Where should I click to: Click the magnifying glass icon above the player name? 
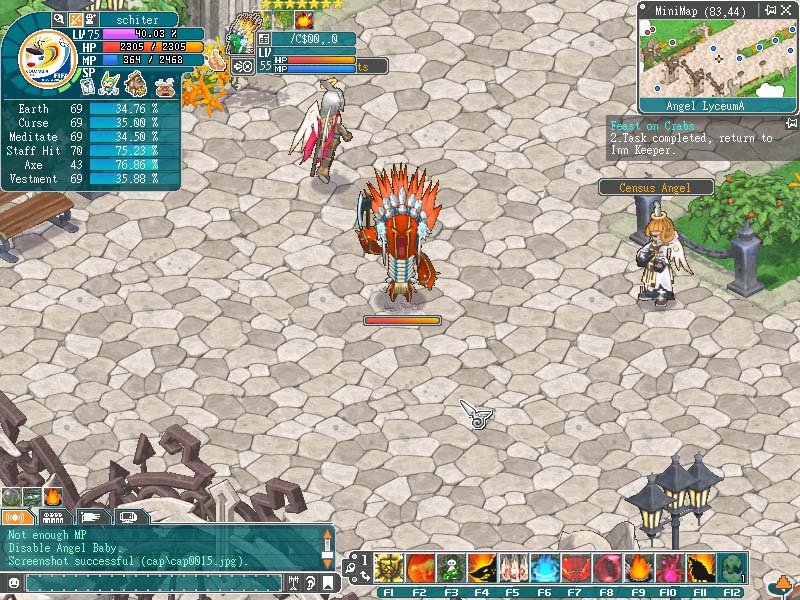pos(59,19)
